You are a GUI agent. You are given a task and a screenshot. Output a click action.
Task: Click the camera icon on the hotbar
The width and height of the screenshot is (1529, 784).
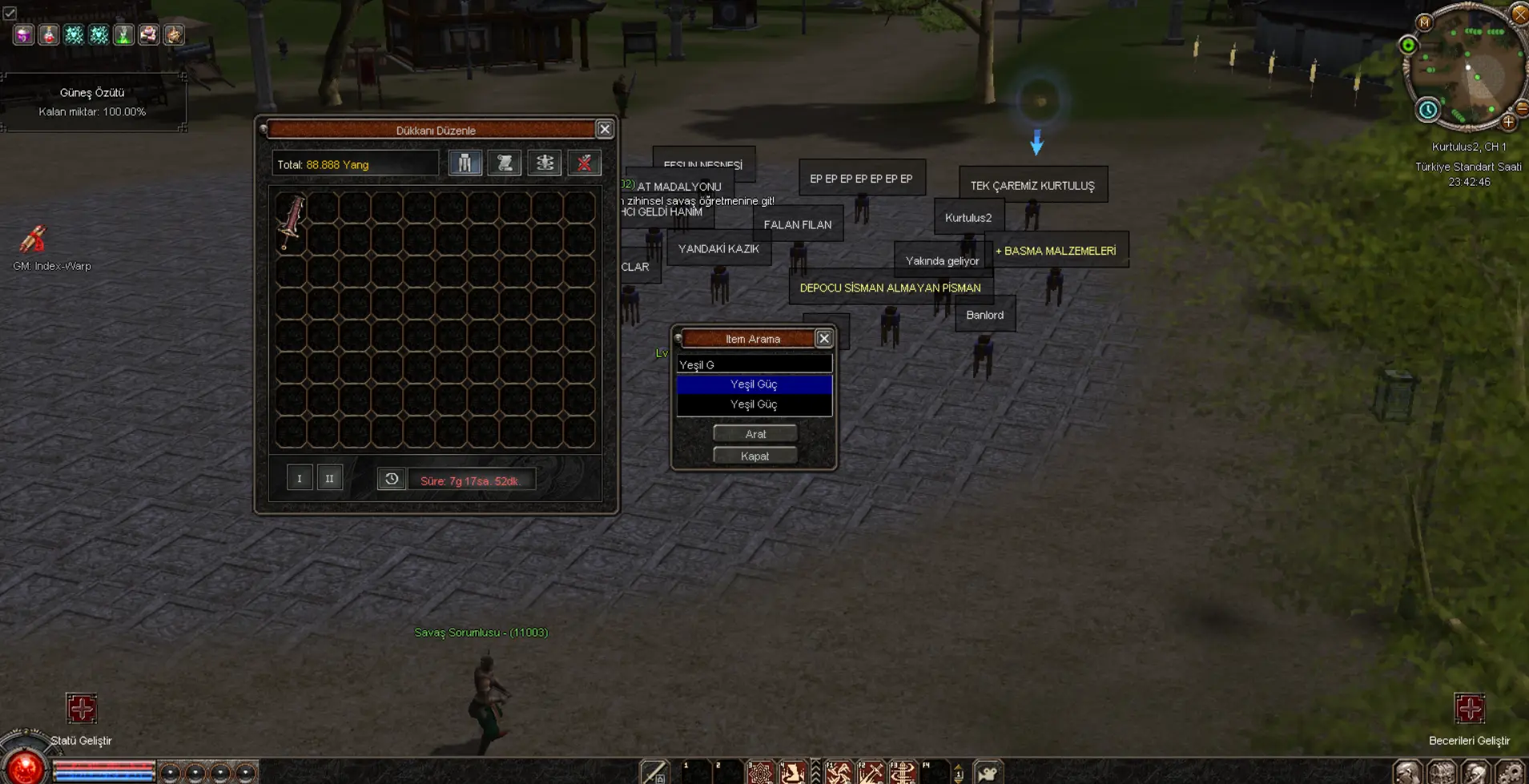click(x=988, y=773)
